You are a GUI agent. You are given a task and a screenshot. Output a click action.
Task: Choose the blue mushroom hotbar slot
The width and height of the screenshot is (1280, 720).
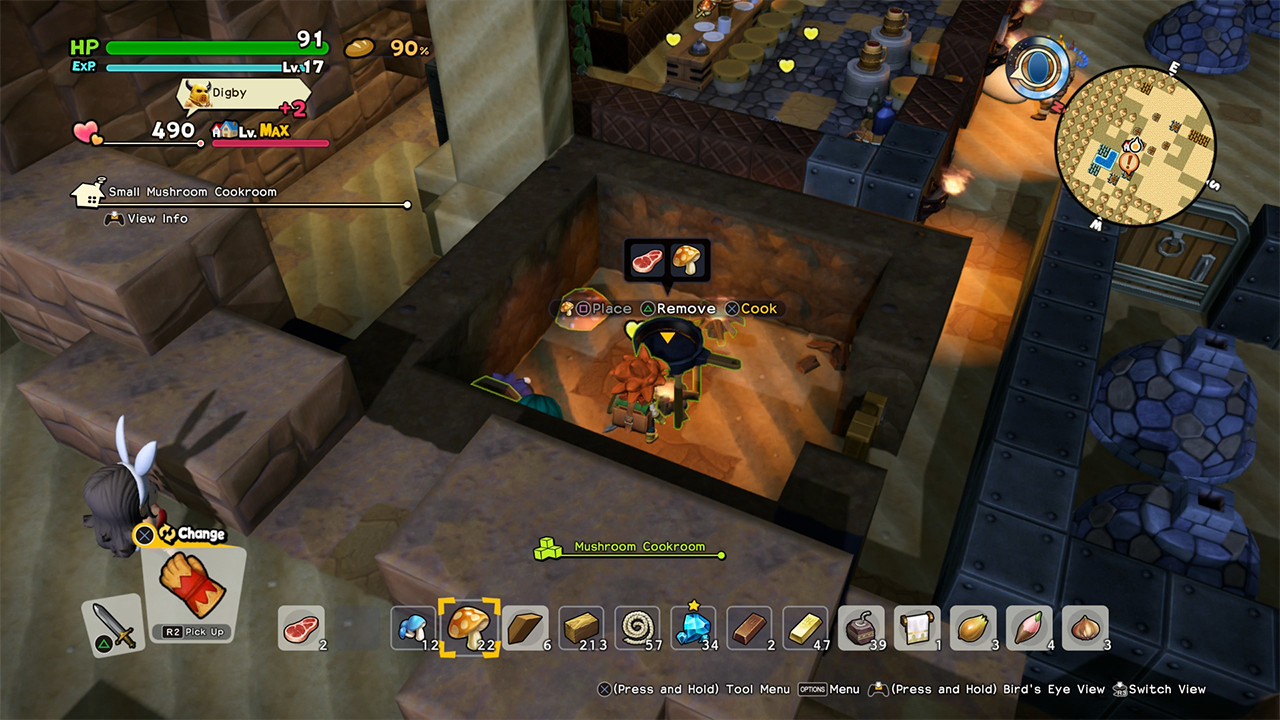click(x=413, y=628)
